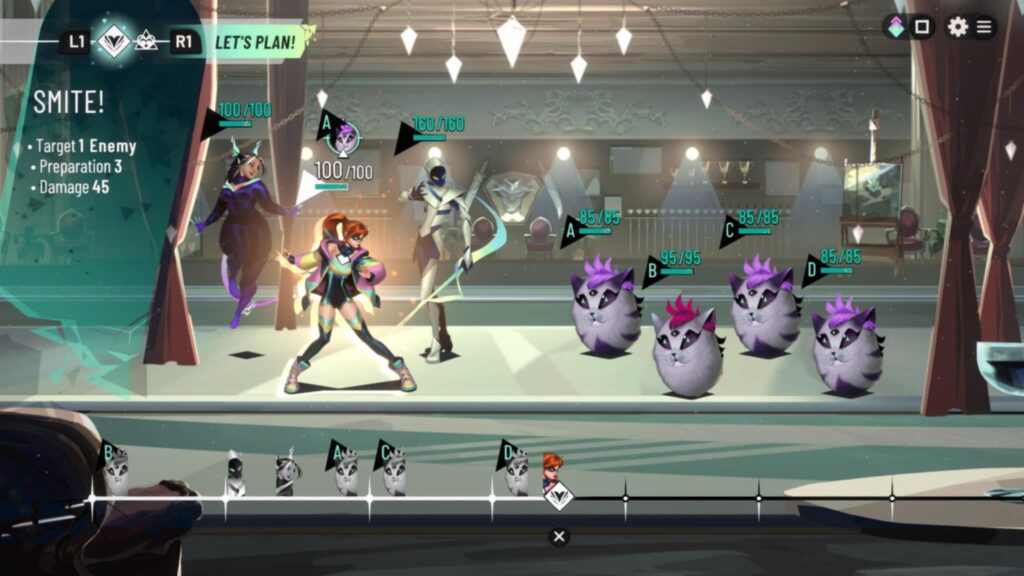This screenshot has height=576, width=1024.
Task: Pick enemy D as the Smite target
Action: click(x=846, y=345)
